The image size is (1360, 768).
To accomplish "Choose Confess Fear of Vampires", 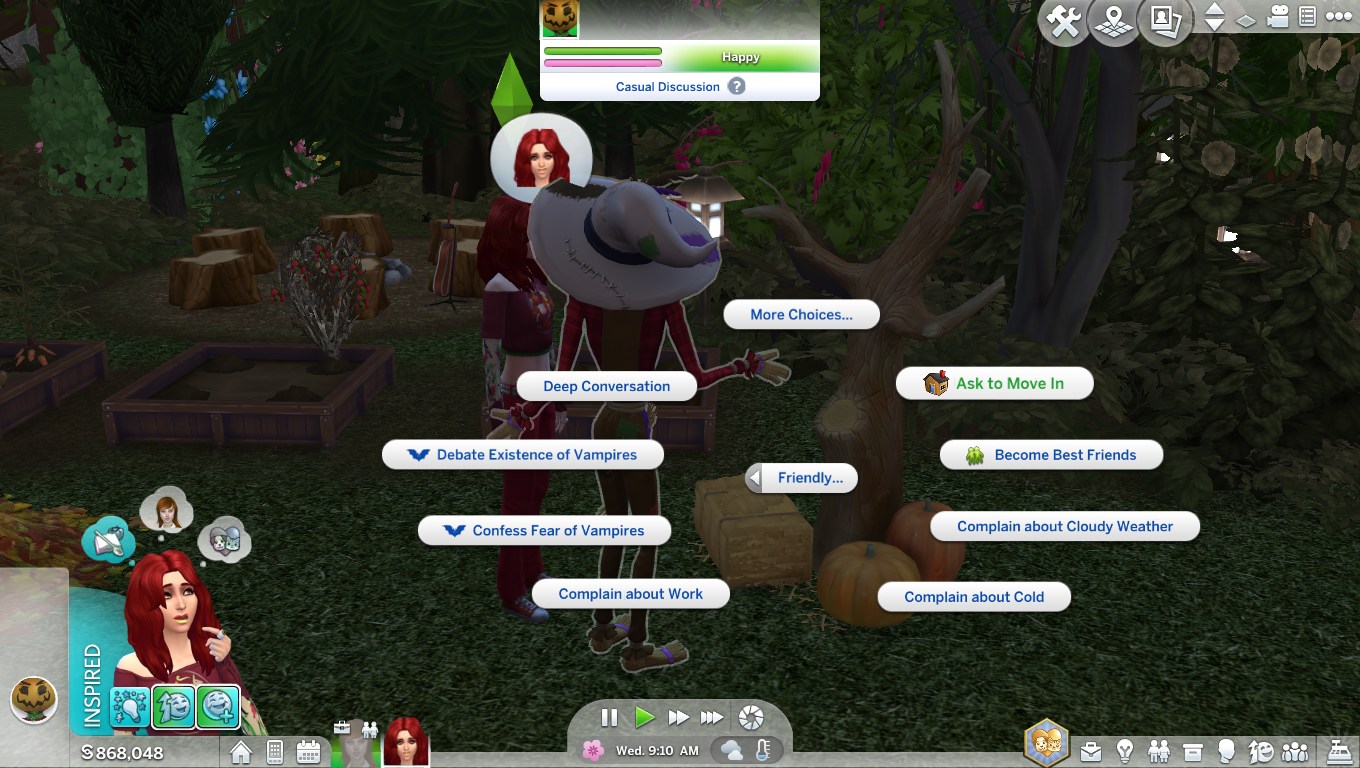I will pyautogui.click(x=544, y=531).
